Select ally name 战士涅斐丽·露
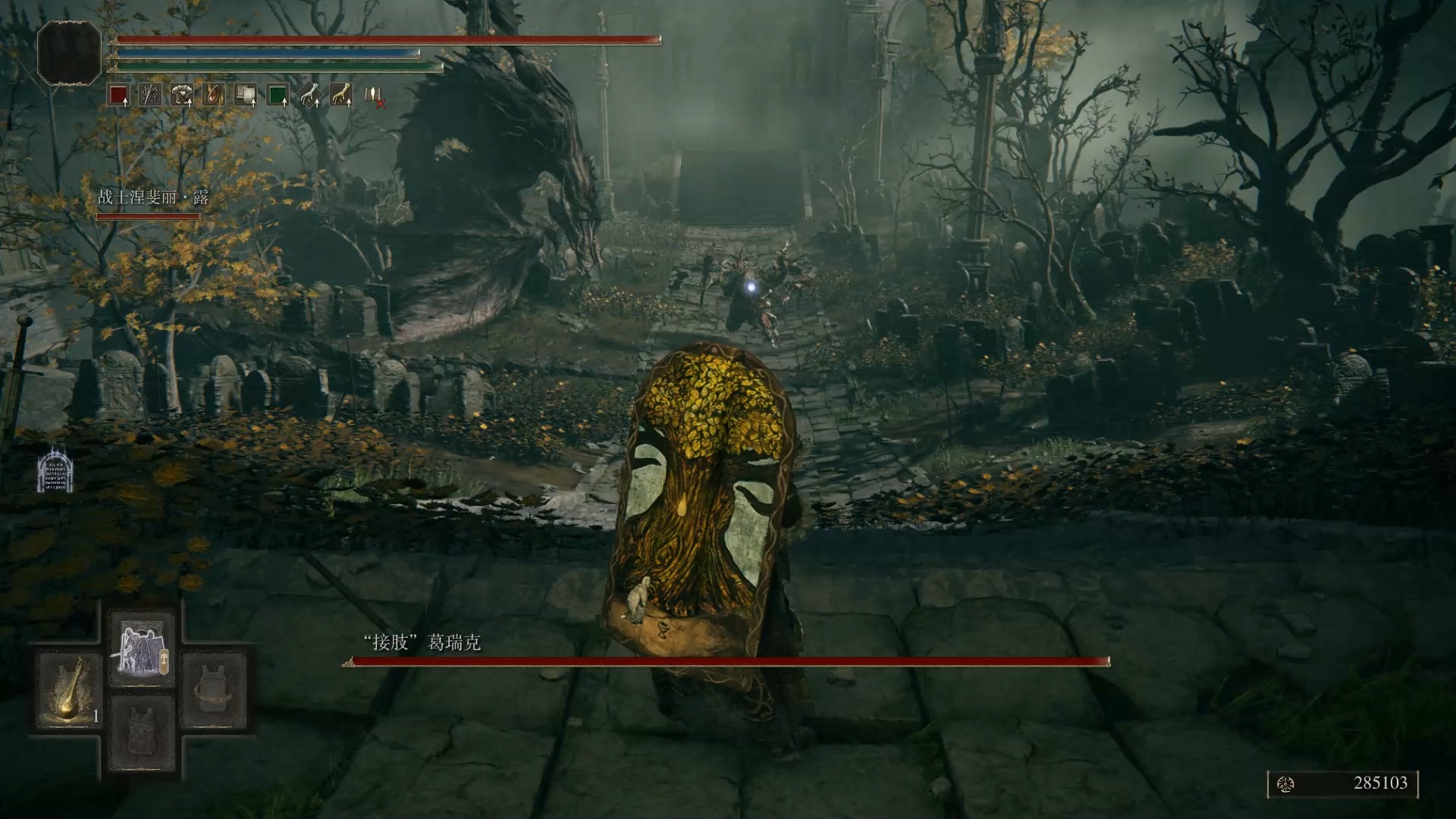1456x819 pixels. (153, 198)
